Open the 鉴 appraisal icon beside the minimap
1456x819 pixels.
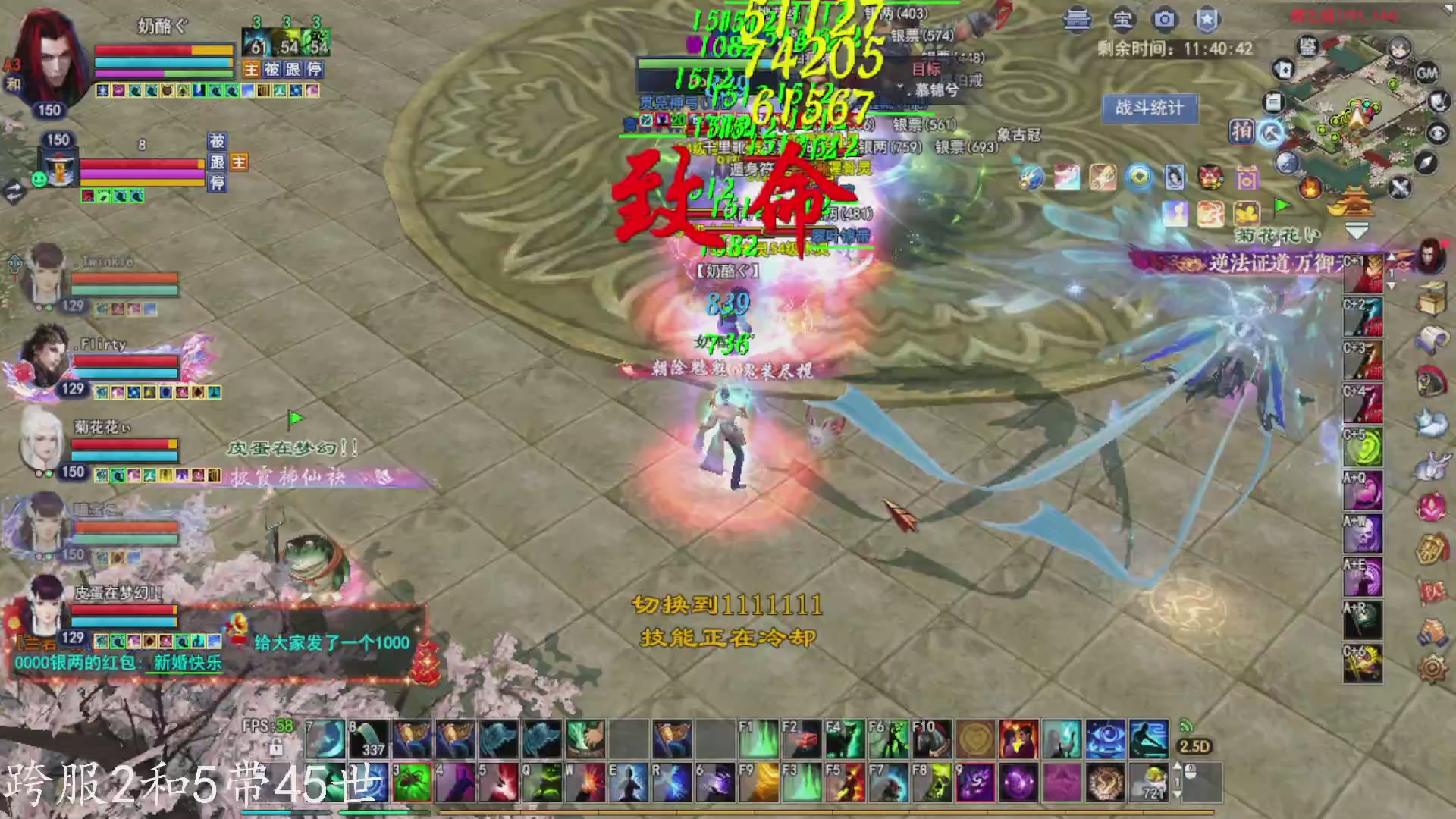(x=1309, y=47)
